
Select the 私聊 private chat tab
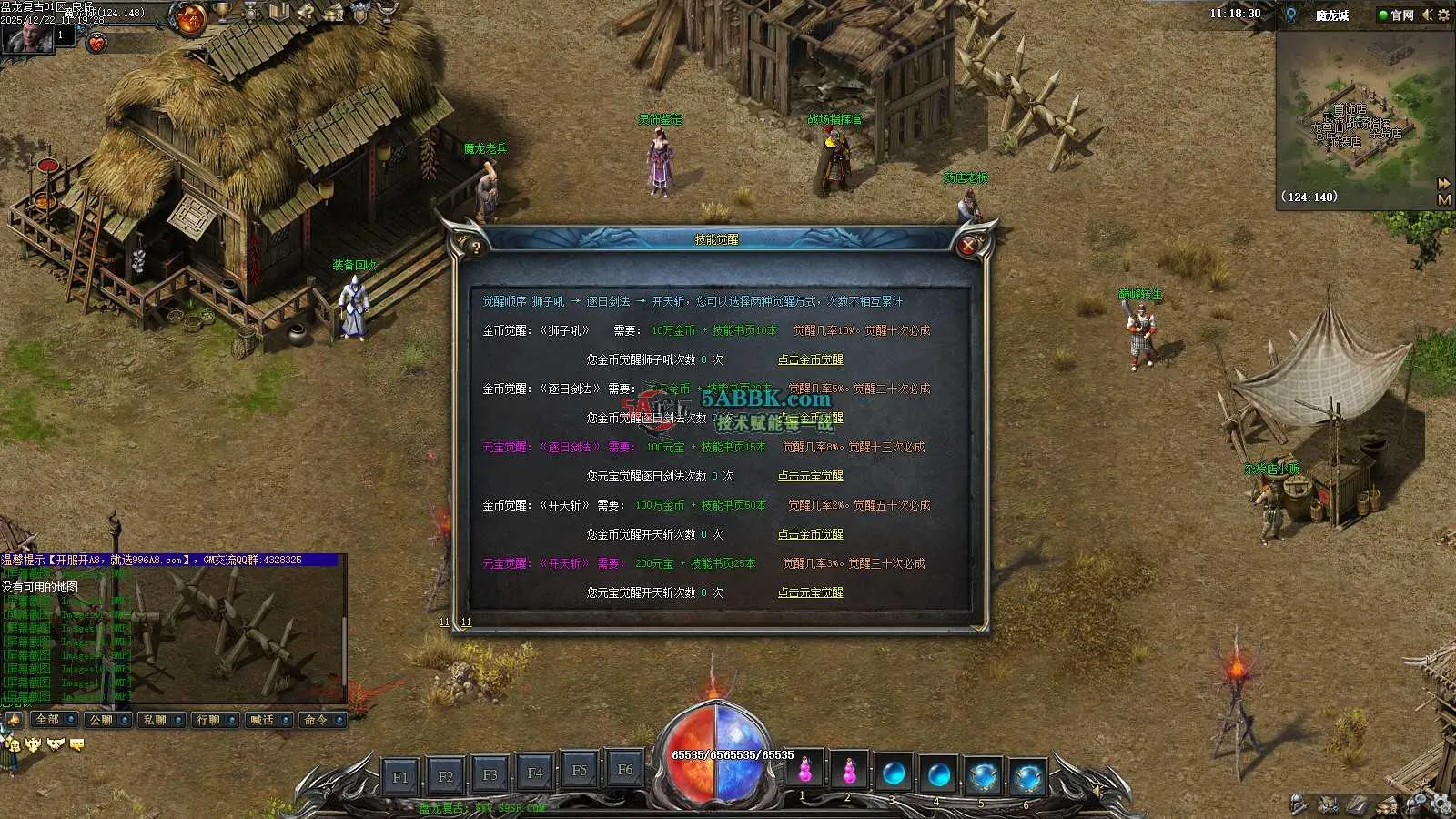point(161,720)
